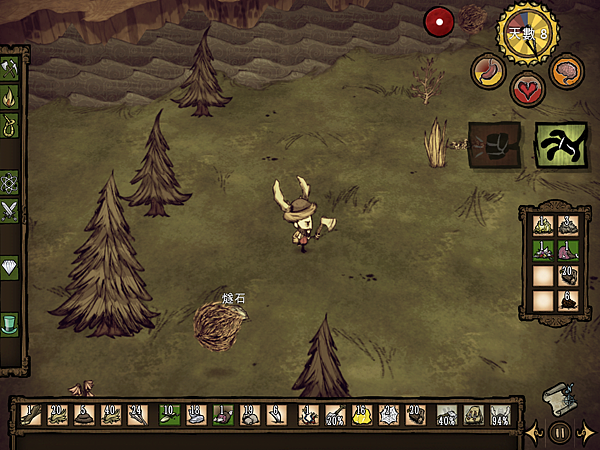Open the Science atom crafting tab
Image resolution: width=600 pixels, height=450 pixels.
click(11, 182)
